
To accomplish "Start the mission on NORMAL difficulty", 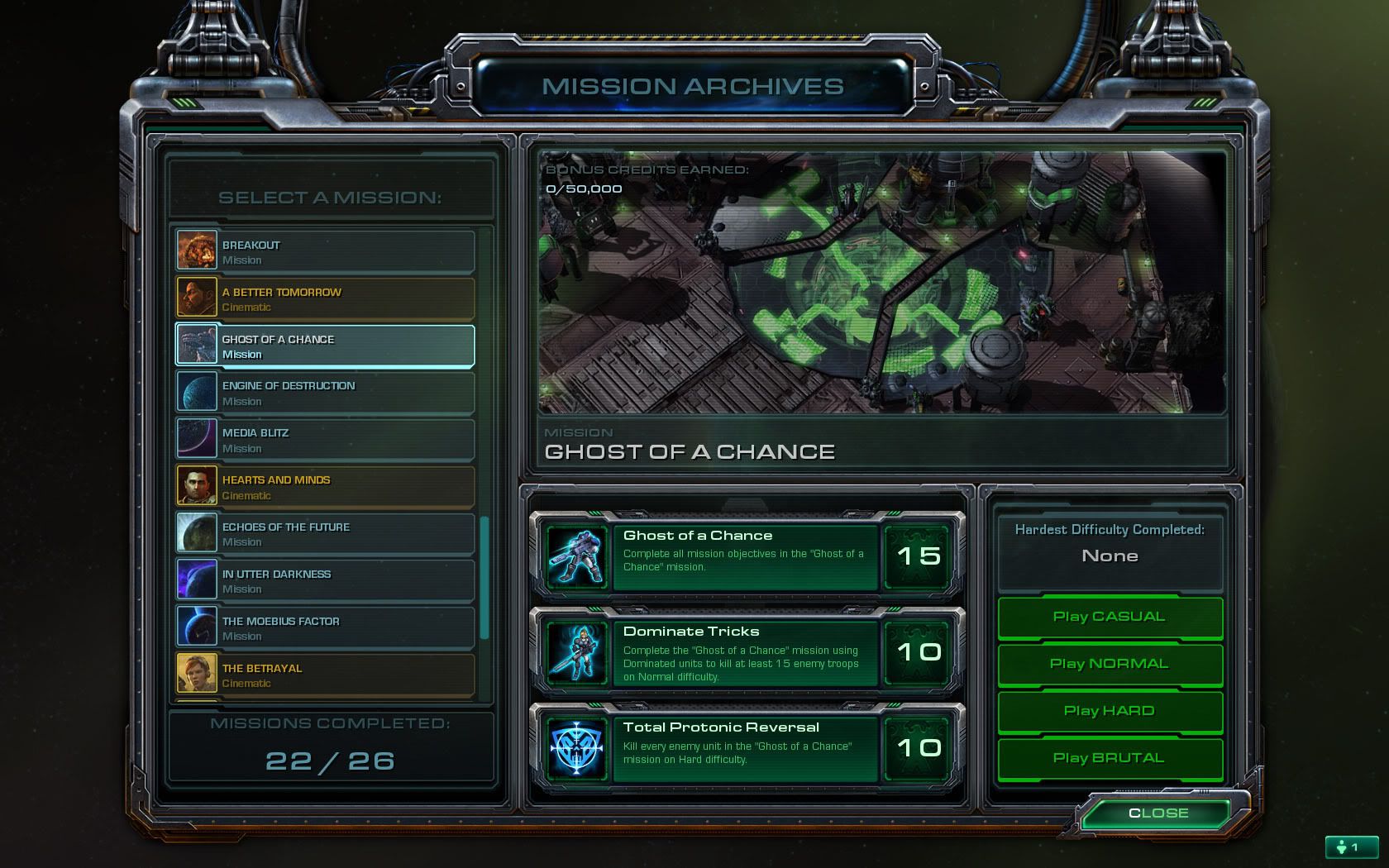I will click(1110, 664).
